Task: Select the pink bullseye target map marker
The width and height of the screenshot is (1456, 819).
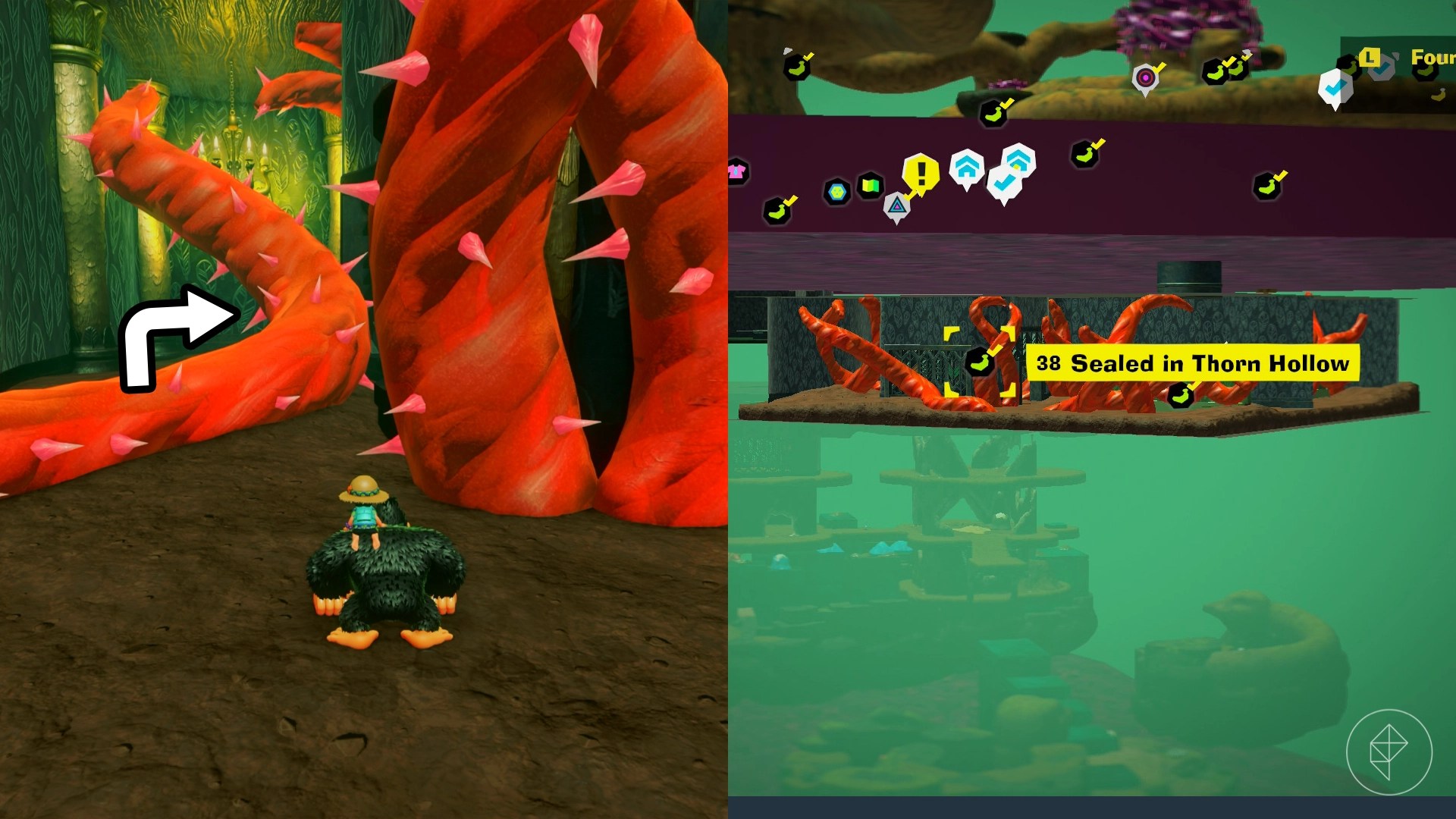Action: click(x=1145, y=77)
